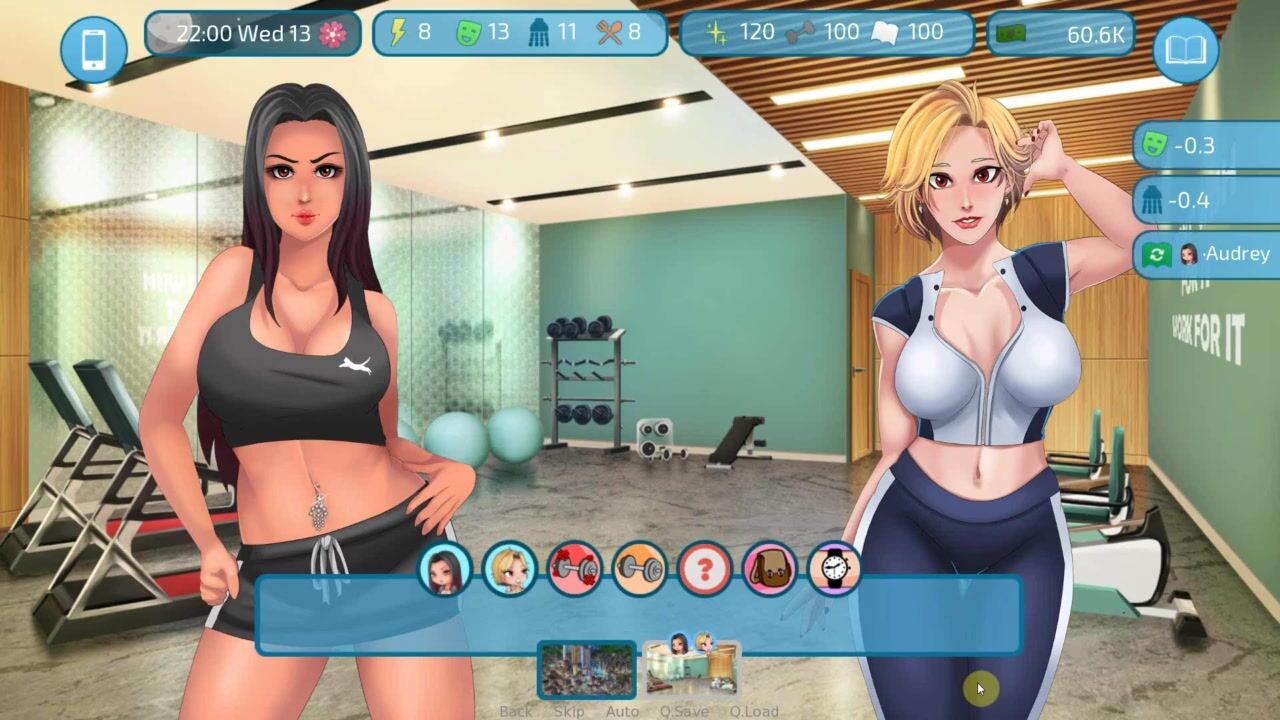Viewport: 1280px width, 720px height.
Task: Choose the plain dumbbell workout
Action: pyautogui.click(x=640, y=569)
